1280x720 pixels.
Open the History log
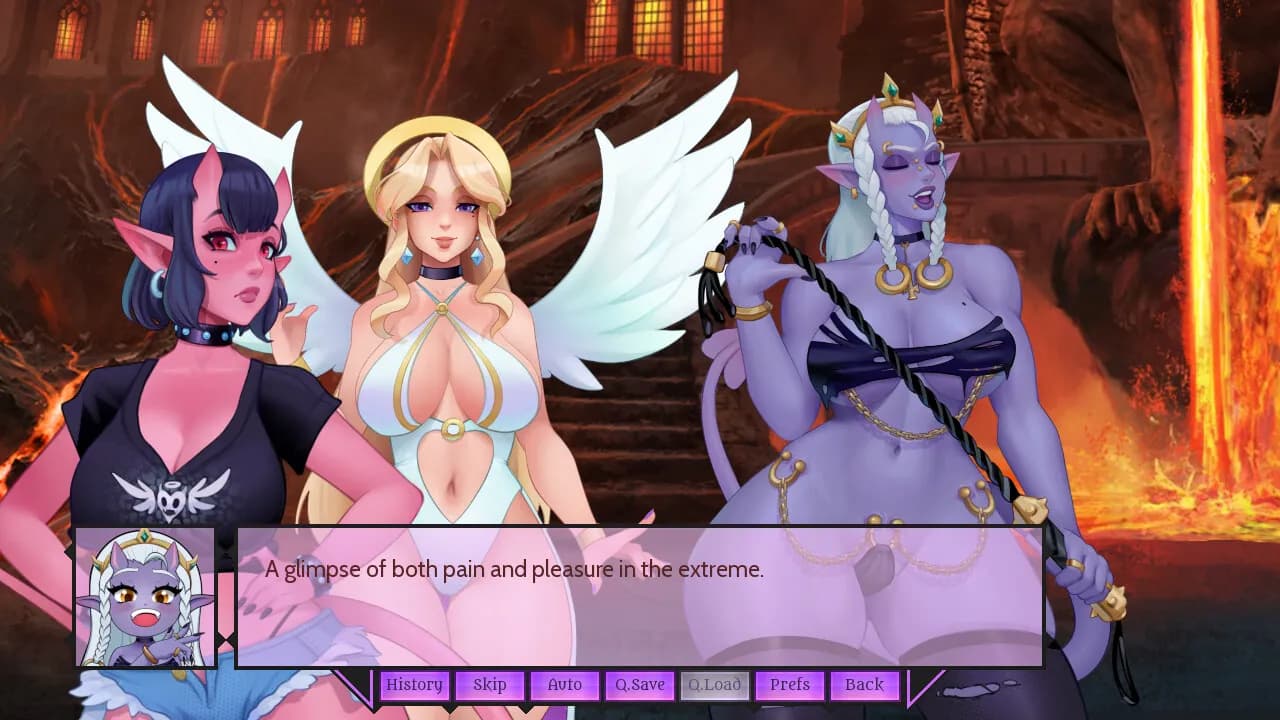pyautogui.click(x=415, y=685)
